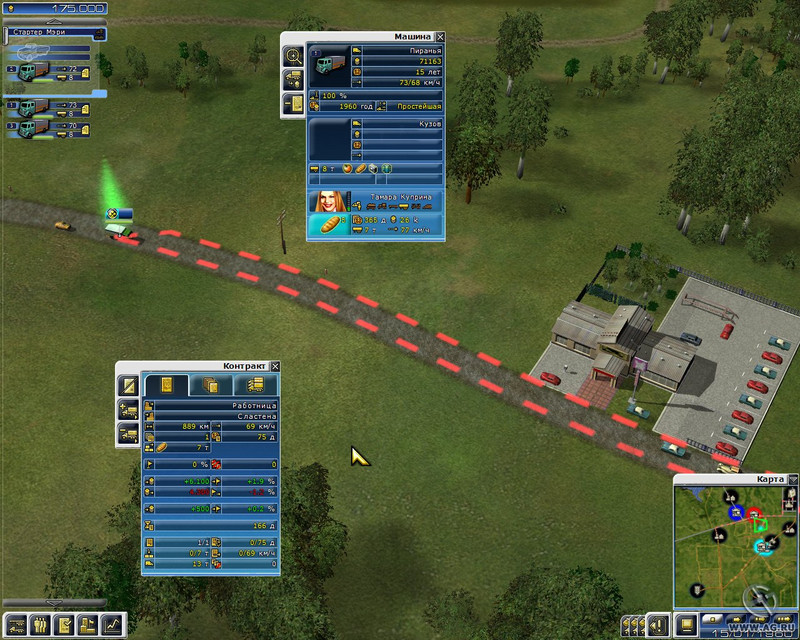The image size is (800, 640).
Task: Click the remove truck button beside contract
Action: [x=128, y=433]
